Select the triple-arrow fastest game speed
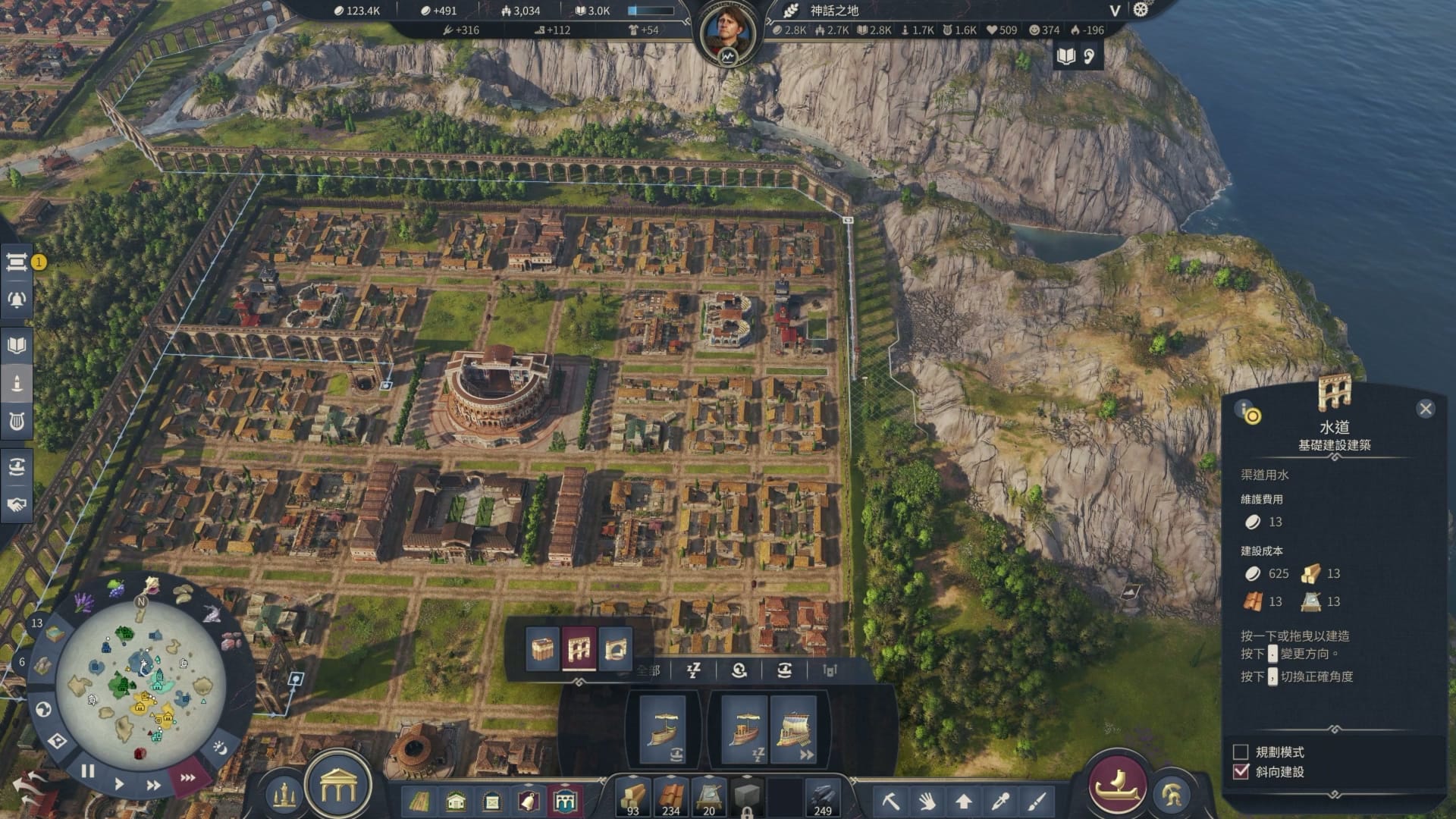The image size is (1456, 819). pos(187,778)
